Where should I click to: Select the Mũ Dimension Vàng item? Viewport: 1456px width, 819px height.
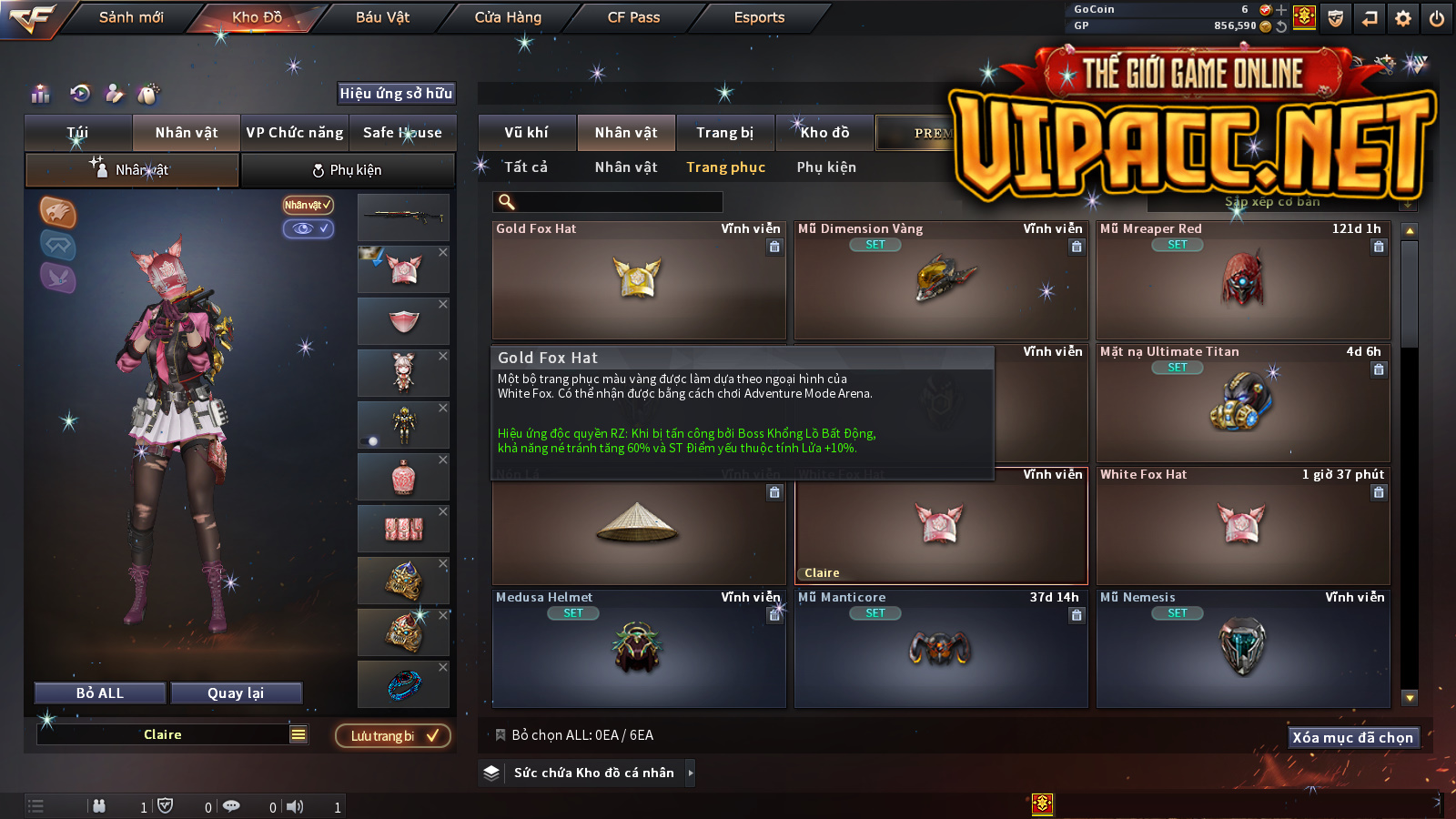pyautogui.click(x=941, y=282)
